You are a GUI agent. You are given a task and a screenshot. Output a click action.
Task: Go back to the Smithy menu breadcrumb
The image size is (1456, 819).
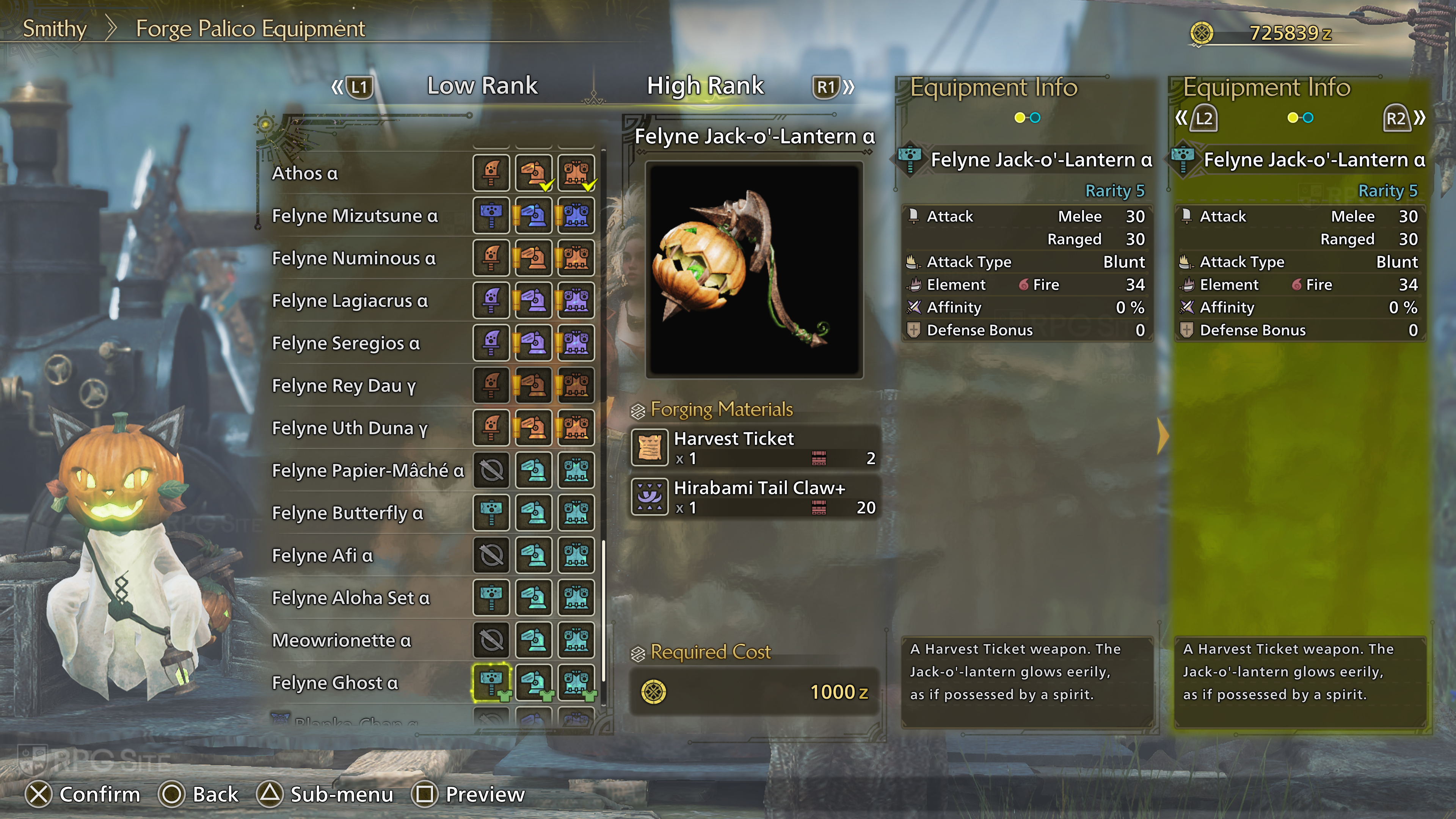click(55, 29)
